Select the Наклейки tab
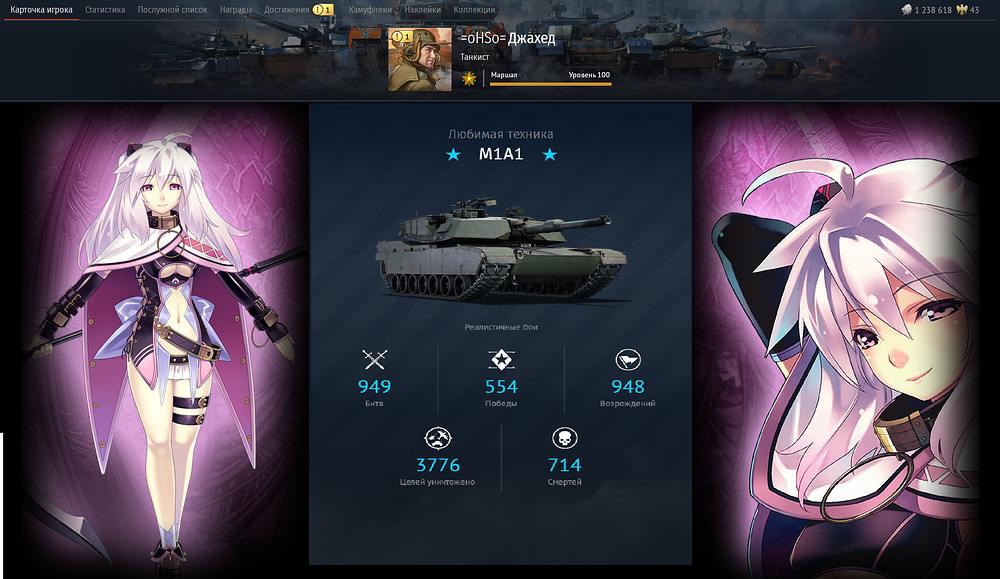The height and width of the screenshot is (579, 1000). pyautogui.click(x=422, y=10)
